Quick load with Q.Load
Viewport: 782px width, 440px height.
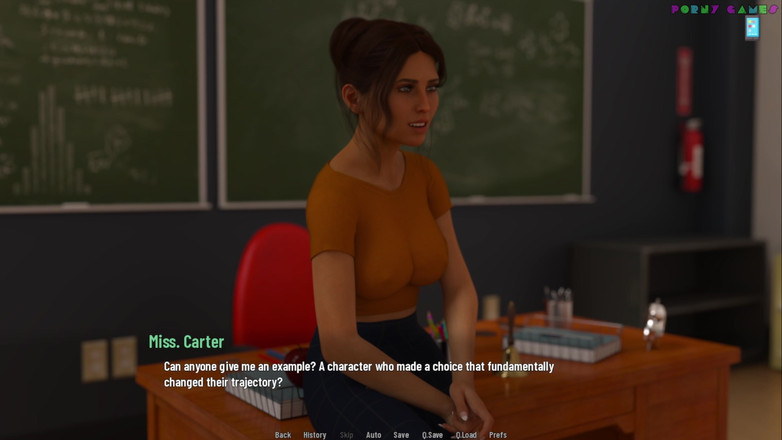coord(466,435)
